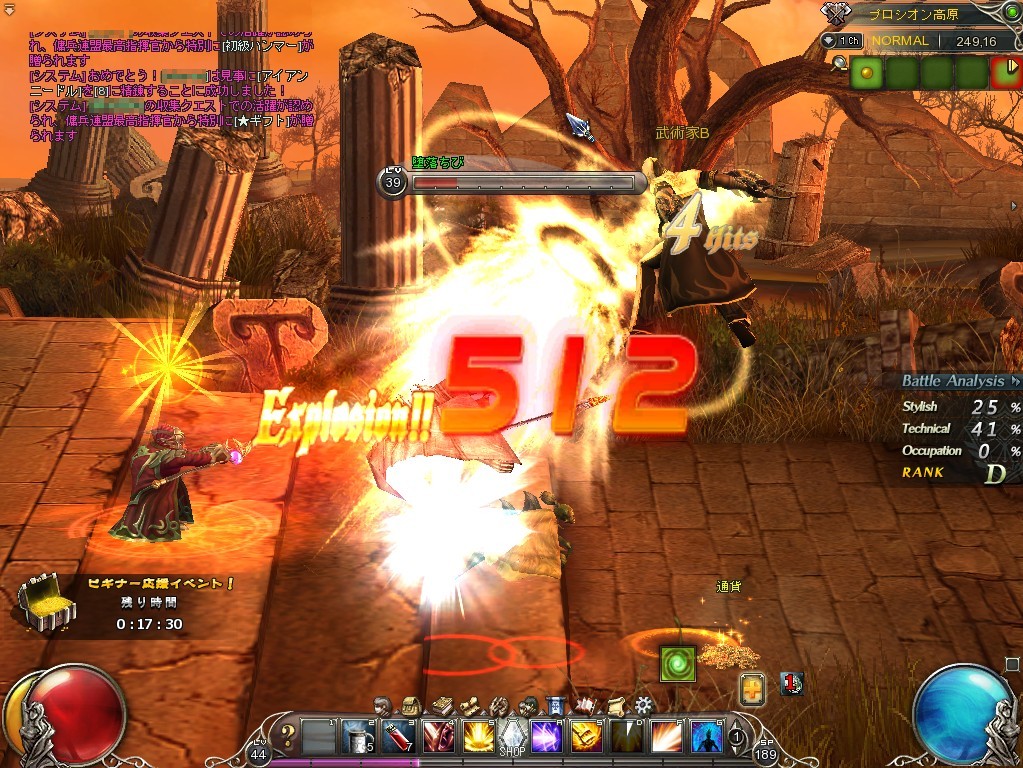This screenshot has width=1023, height=768.
Task: Open the backpack inventory icon
Action: click(x=409, y=705)
